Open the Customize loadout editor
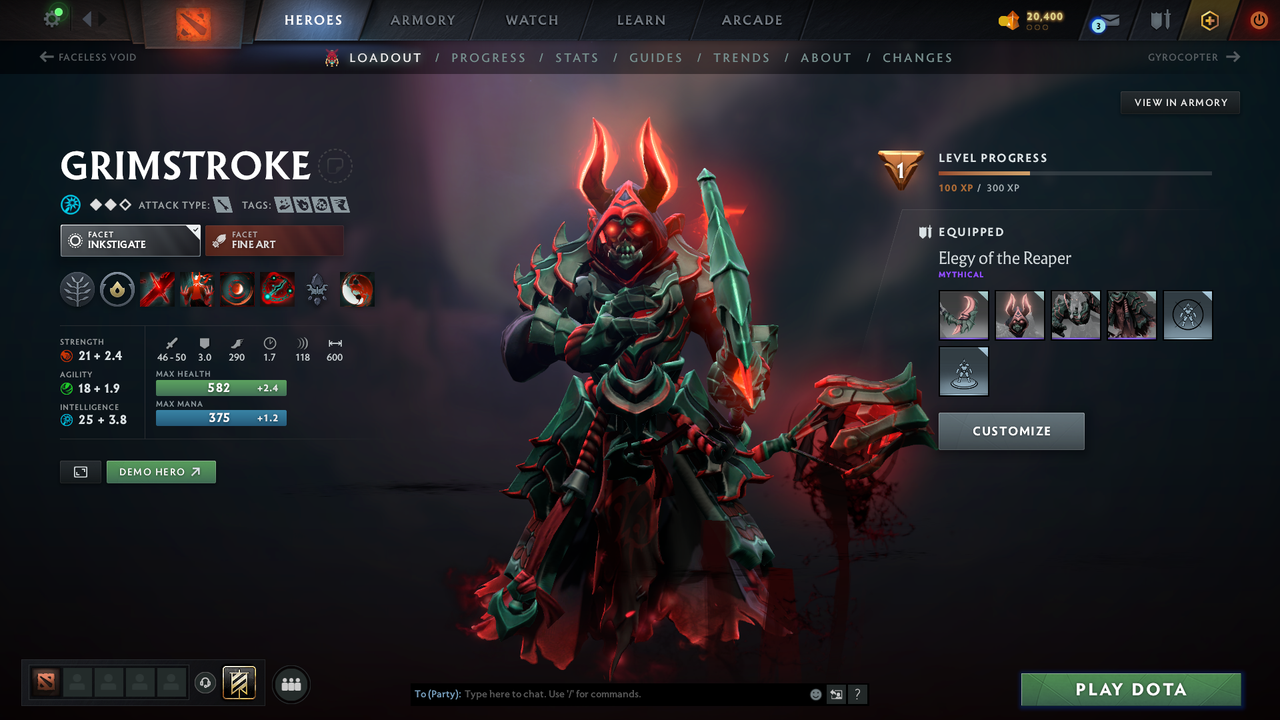The width and height of the screenshot is (1280, 720). [x=1011, y=431]
